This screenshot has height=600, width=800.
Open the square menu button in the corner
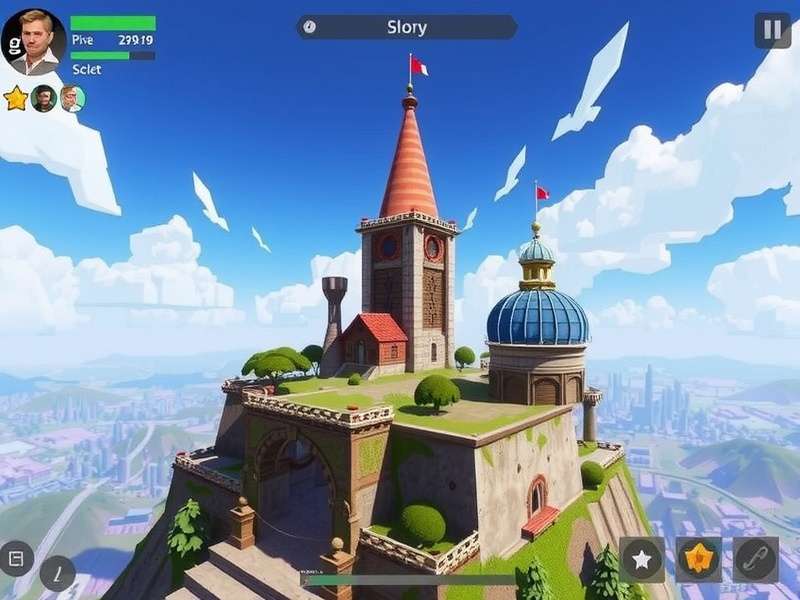17,557
